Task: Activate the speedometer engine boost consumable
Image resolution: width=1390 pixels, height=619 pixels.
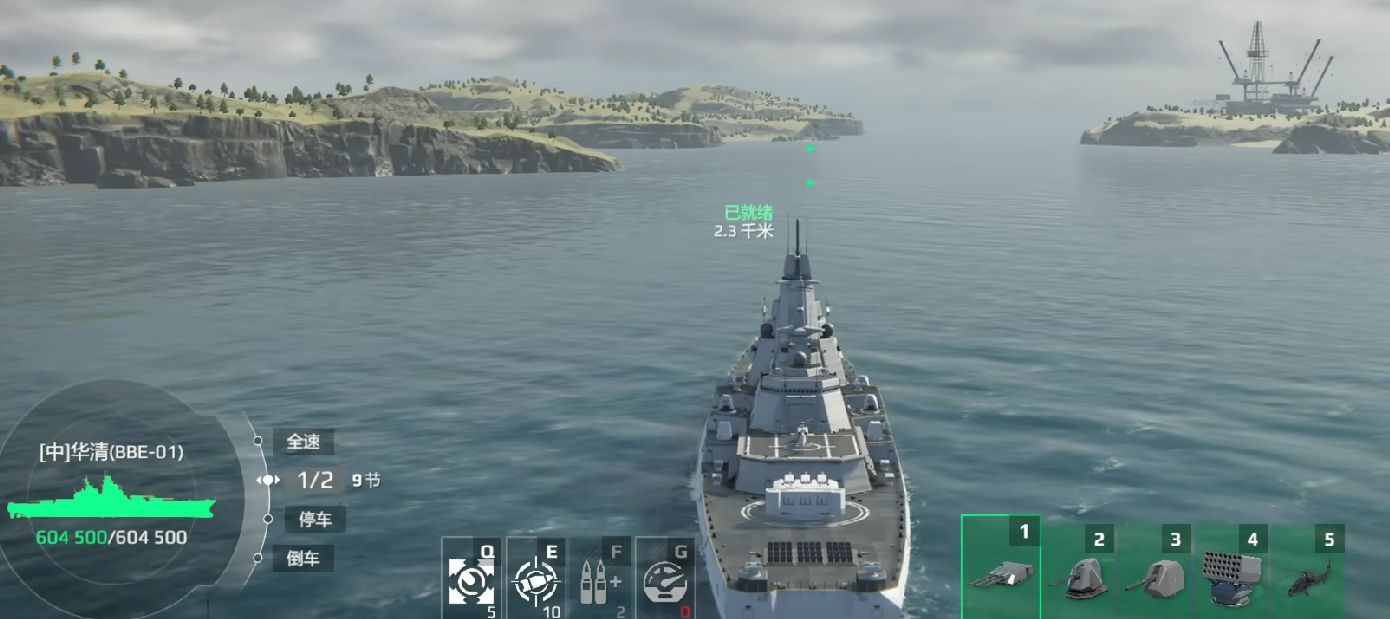Action: pyautogui.click(x=665, y=579)
